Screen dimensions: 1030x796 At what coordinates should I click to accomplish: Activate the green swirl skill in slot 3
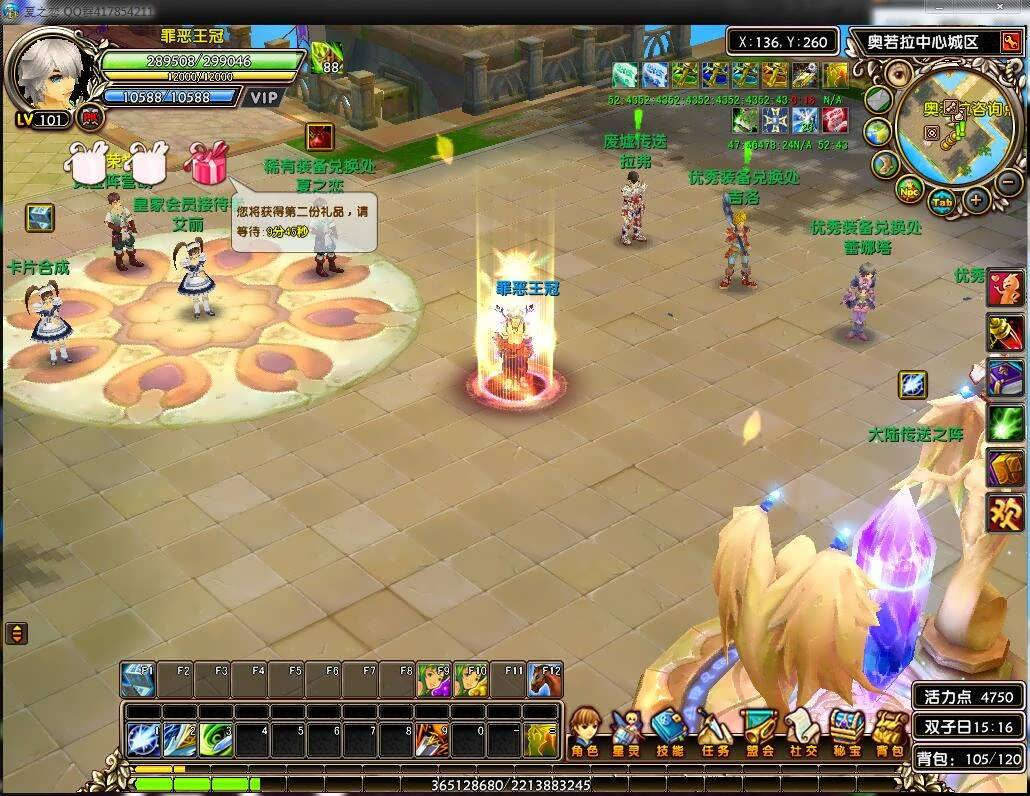[x=214, y=740]
